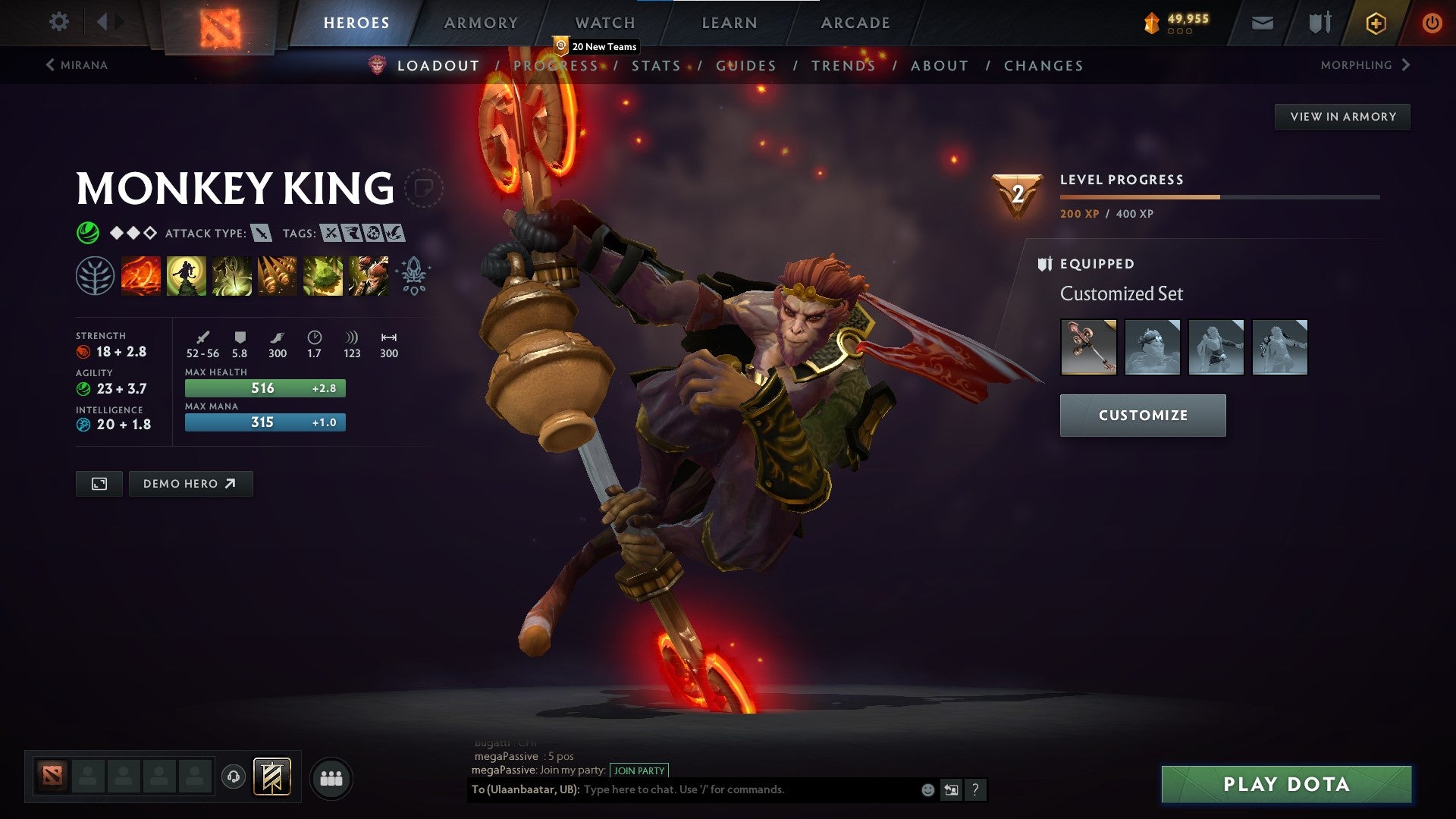
Task: Toggle the battle pass shield icon
Action: [x=1318, y=23]
